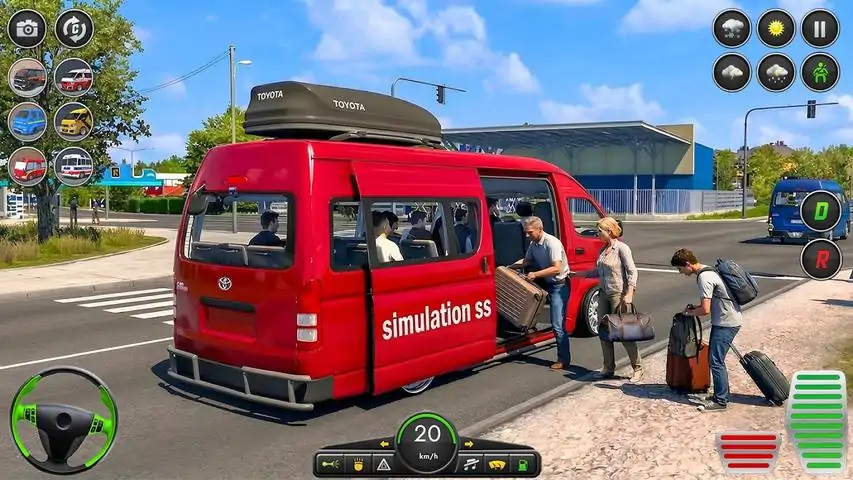Click the green steering wheel control
853x480 pixels.
coord(63,420)
